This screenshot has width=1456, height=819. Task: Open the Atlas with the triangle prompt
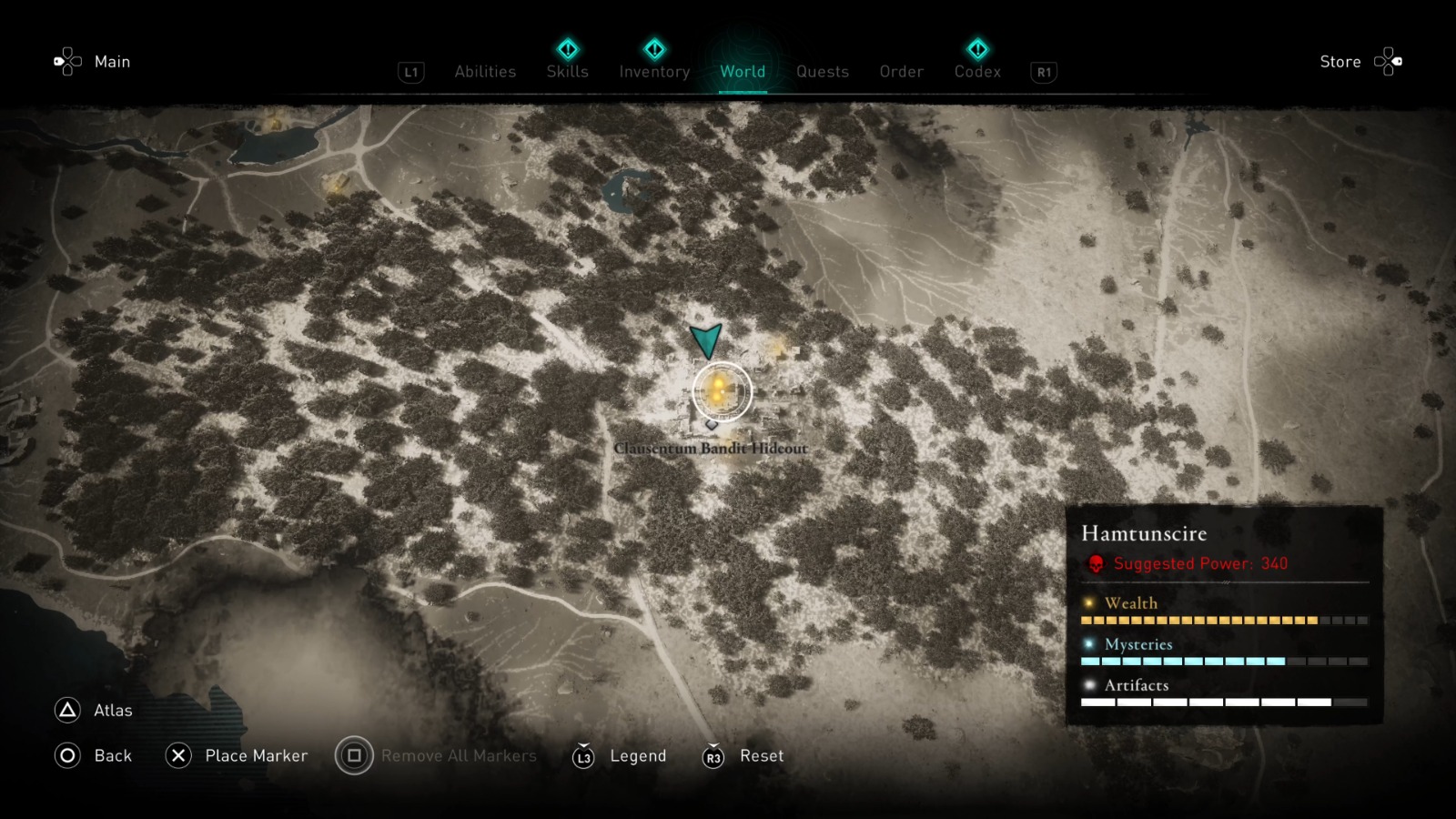click(x=66, y=710)
